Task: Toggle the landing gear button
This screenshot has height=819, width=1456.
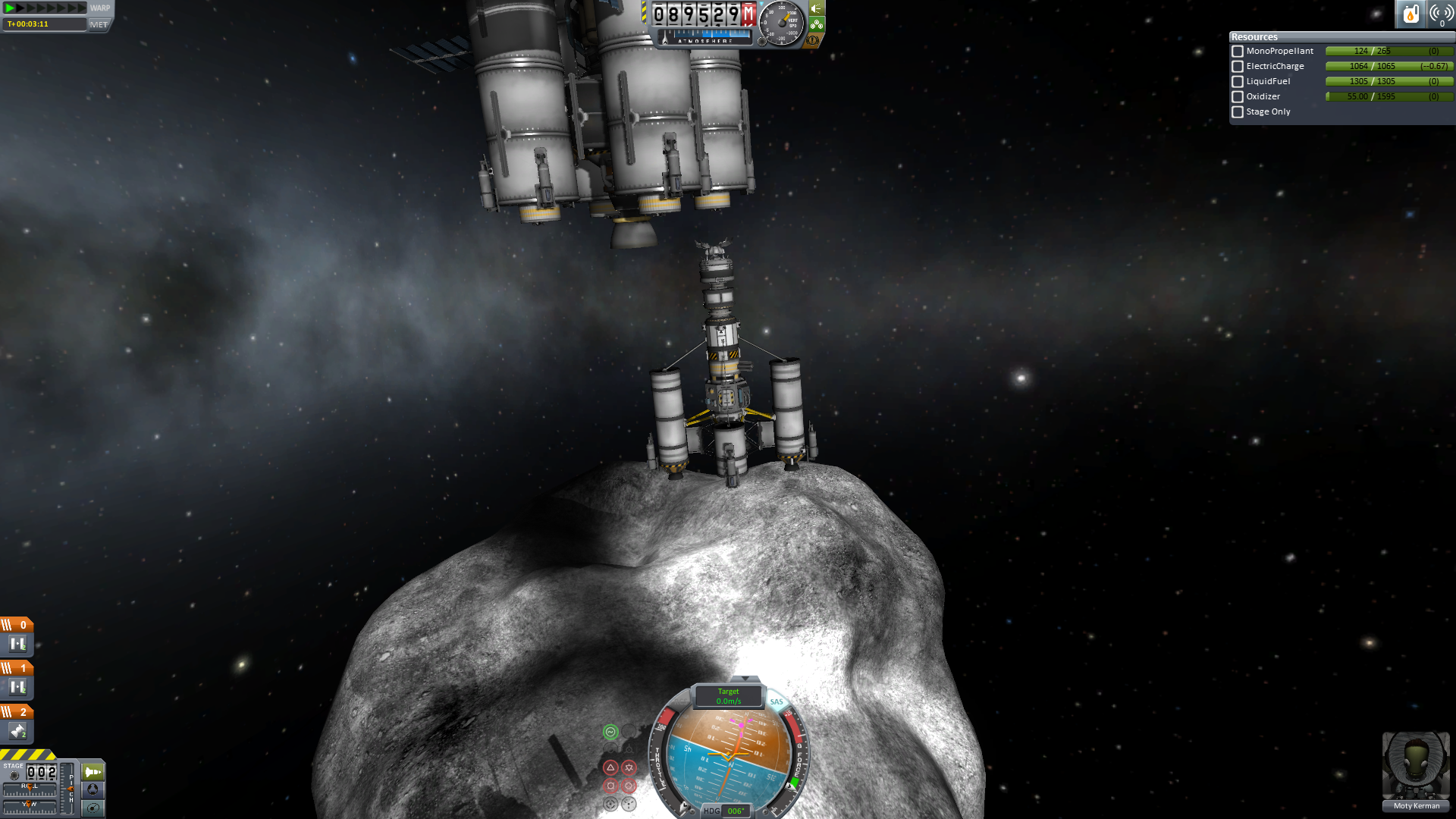Action: (x=817, y=24)
